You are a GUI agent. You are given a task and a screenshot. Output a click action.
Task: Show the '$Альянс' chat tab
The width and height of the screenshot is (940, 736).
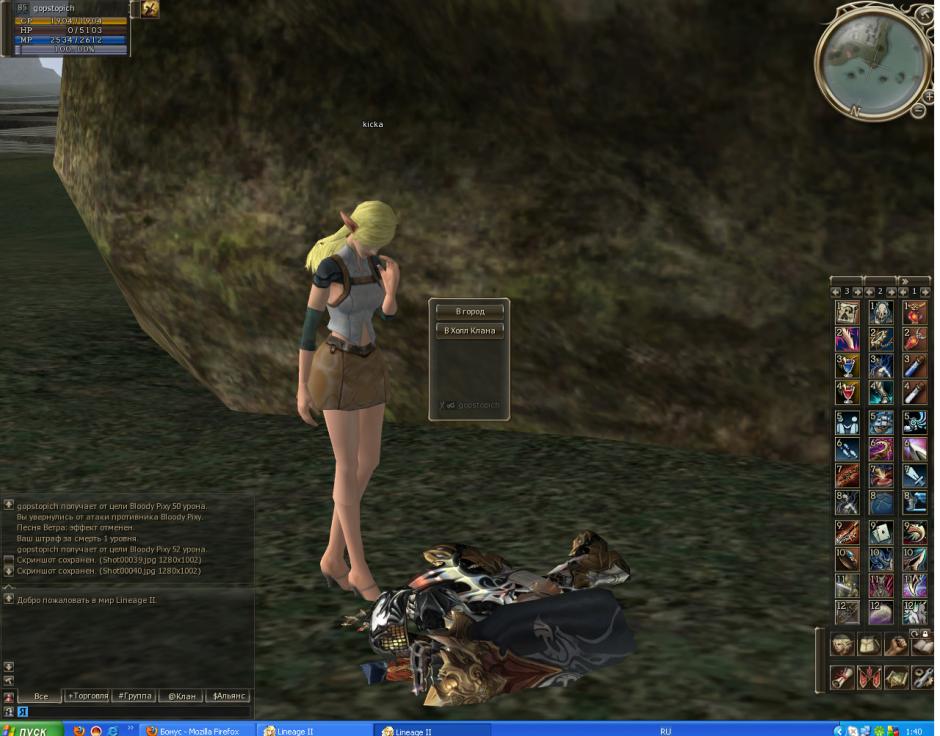[228, 695]
